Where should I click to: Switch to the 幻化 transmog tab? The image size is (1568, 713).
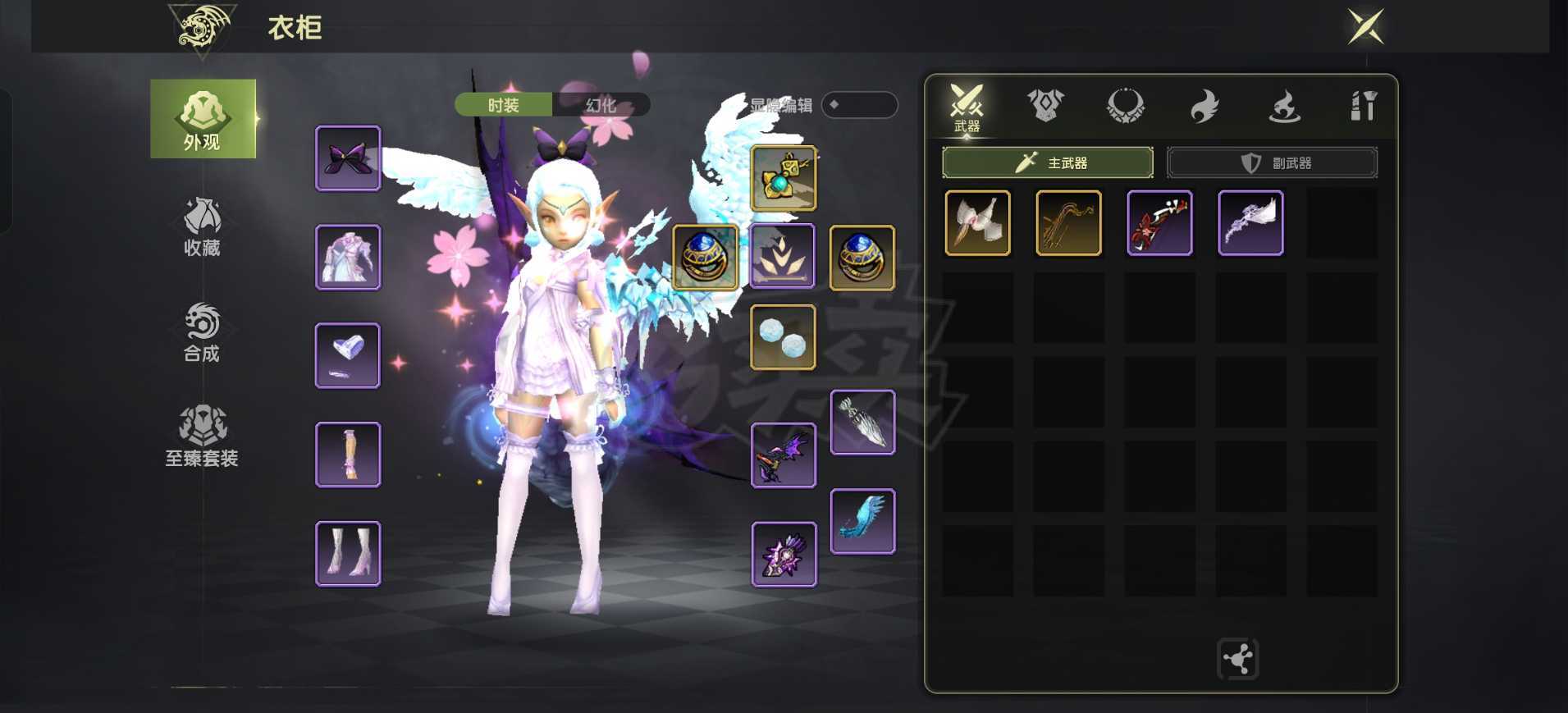[x=601, y=105]
